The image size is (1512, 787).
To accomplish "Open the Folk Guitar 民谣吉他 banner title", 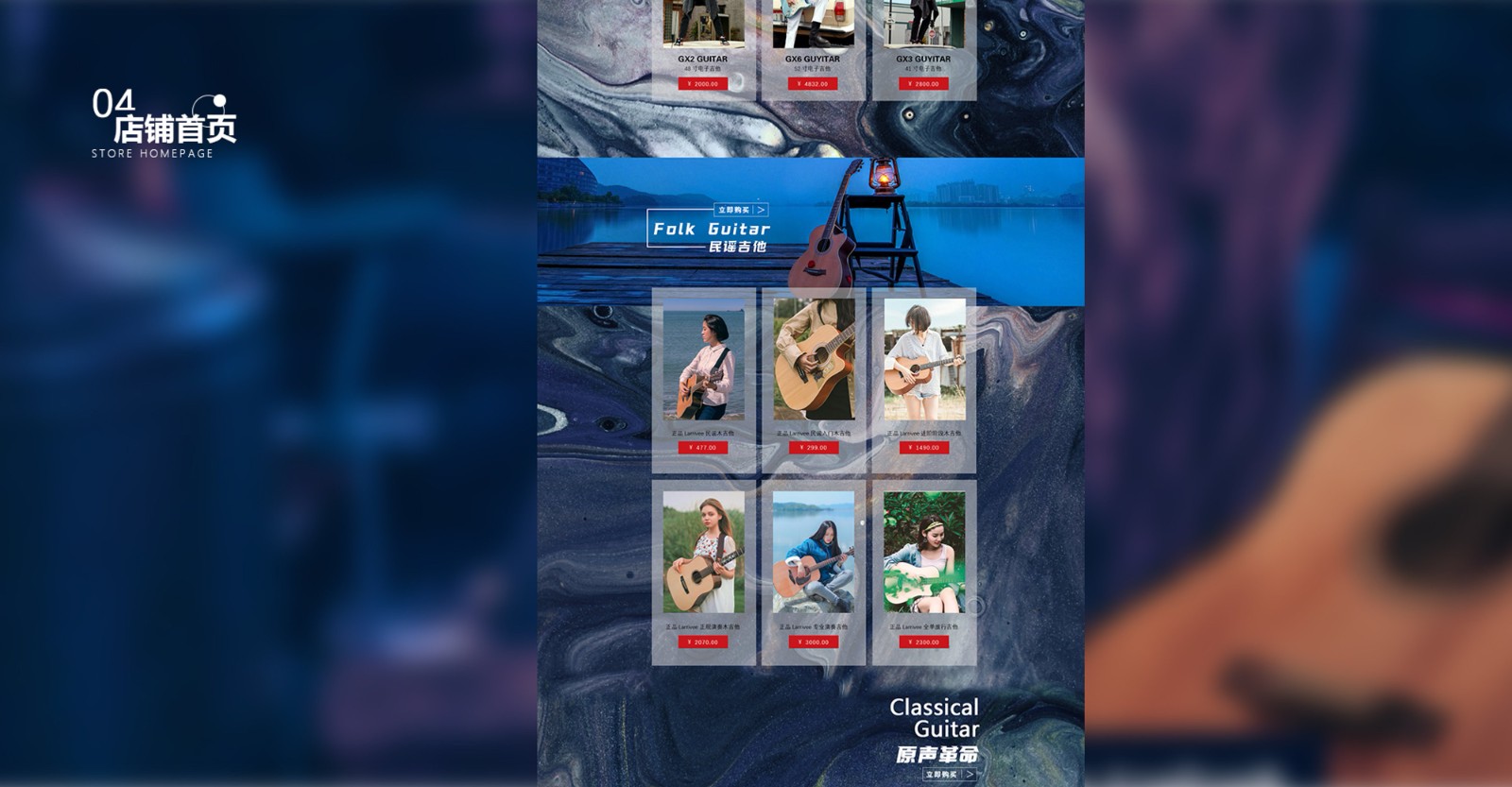I will [x=712, y=236].
